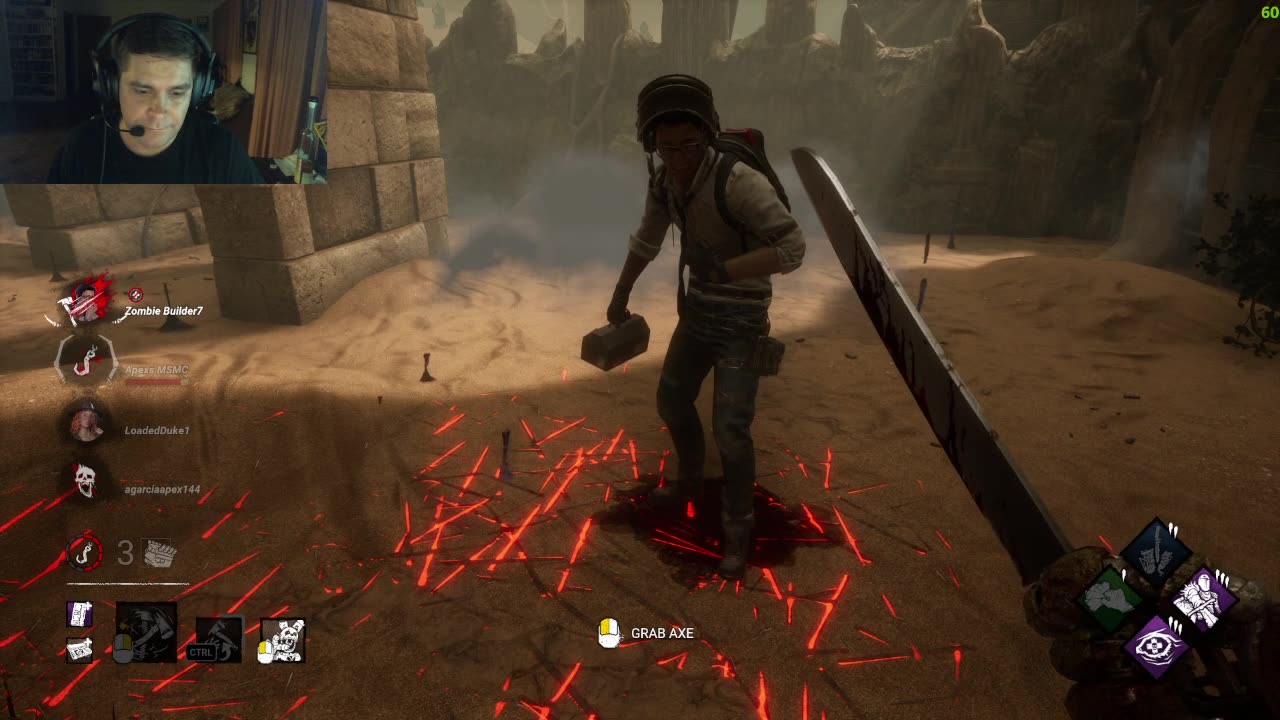Click the streamer webcam overlay
1280x720 pixels.
(163, 92)
